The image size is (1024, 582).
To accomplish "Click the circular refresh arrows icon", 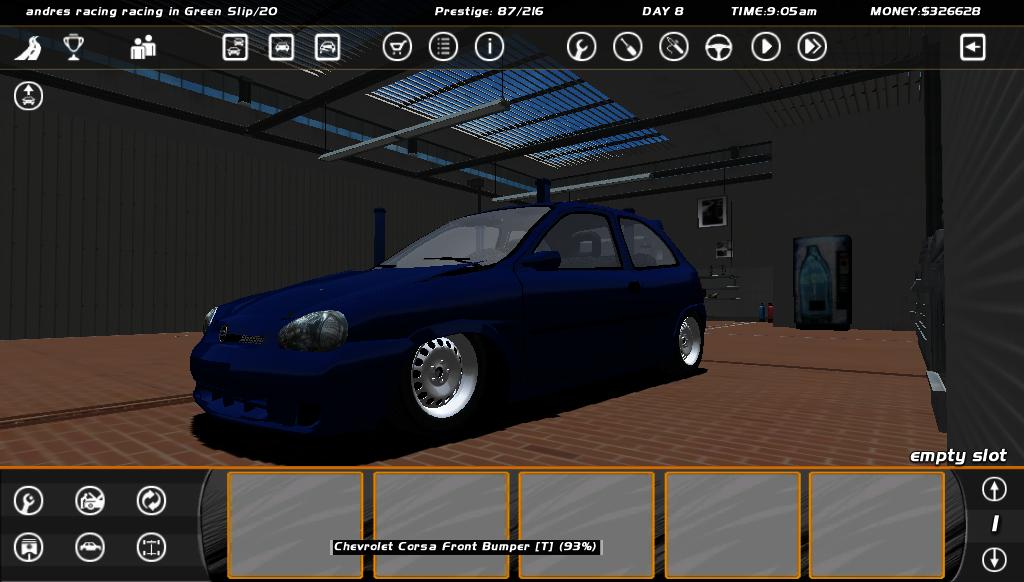I will coord(151,500).
